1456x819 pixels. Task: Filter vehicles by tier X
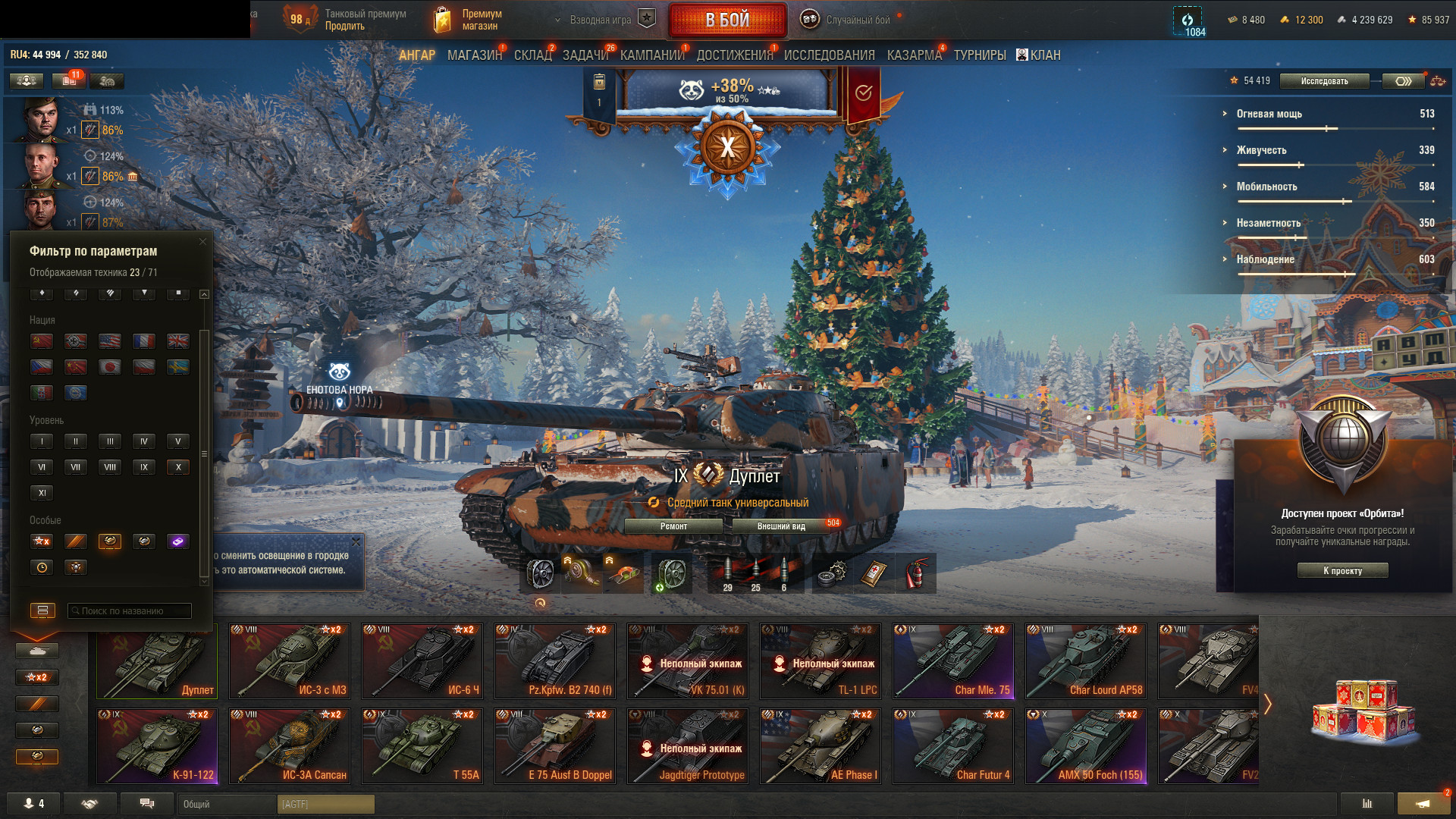pyautogui.click(x=178, y=467)
